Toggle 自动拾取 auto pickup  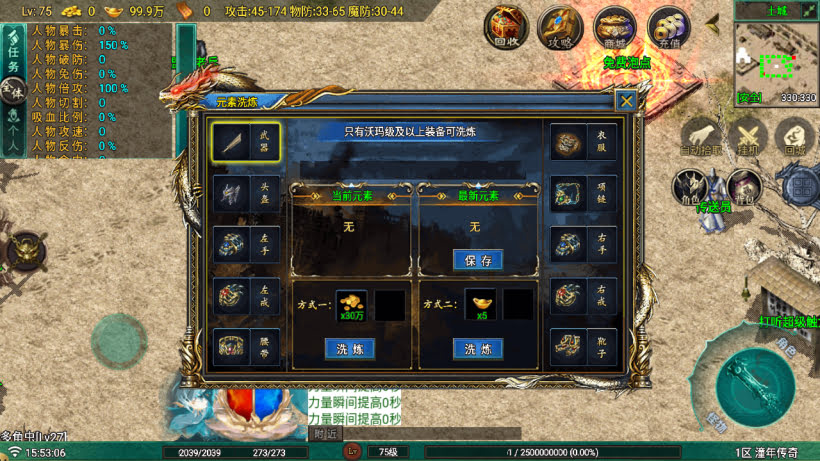[701, 137]
